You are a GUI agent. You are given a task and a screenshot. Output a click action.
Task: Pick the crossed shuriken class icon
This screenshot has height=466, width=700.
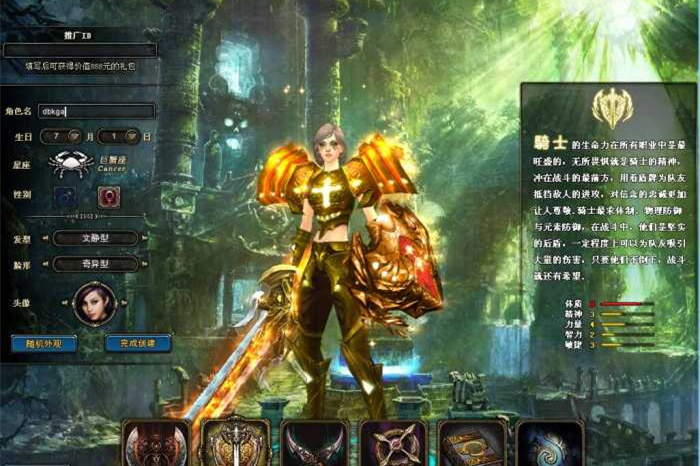click(393, 444)
